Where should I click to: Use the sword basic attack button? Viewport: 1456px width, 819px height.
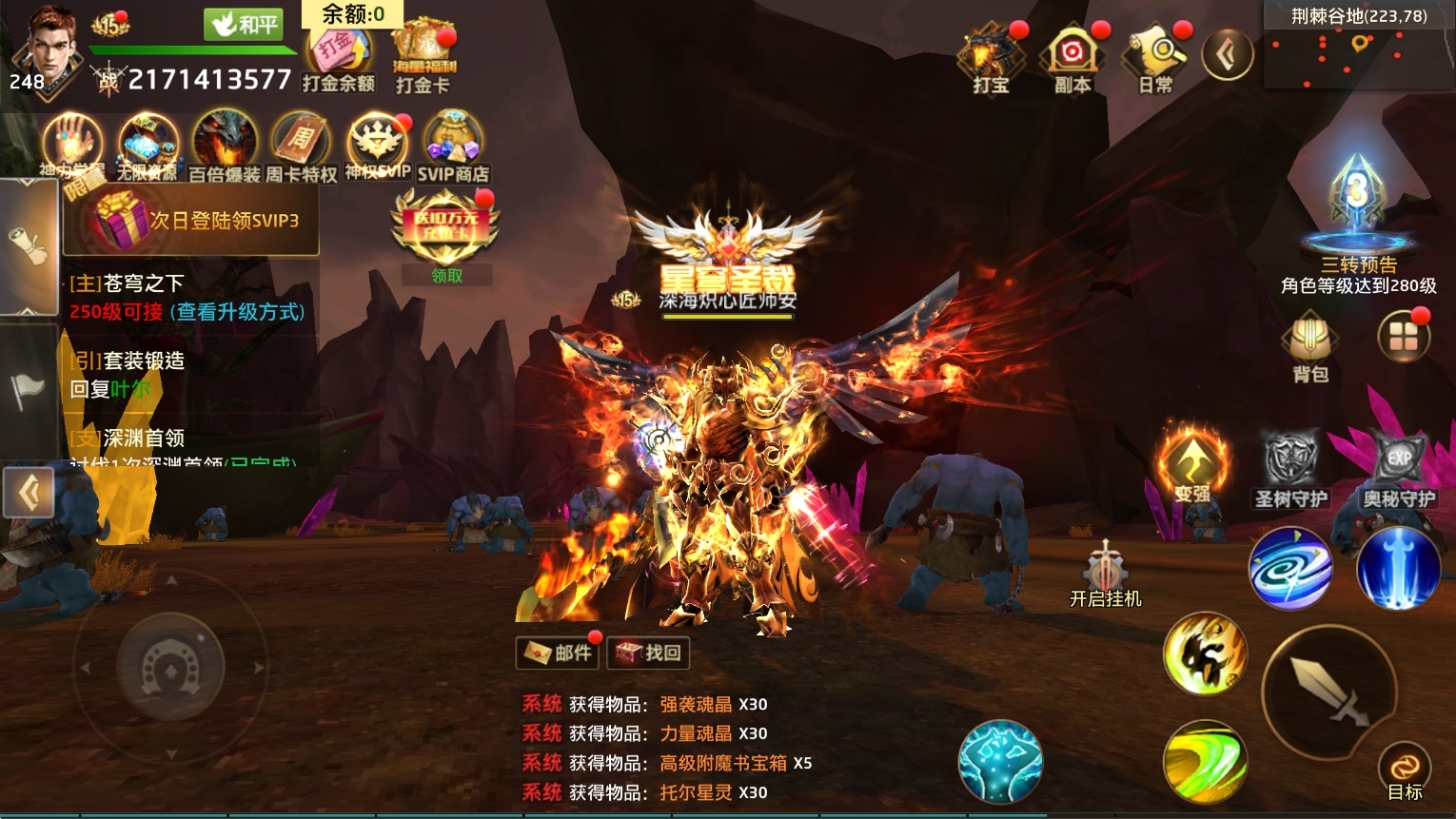(1328, 693)
